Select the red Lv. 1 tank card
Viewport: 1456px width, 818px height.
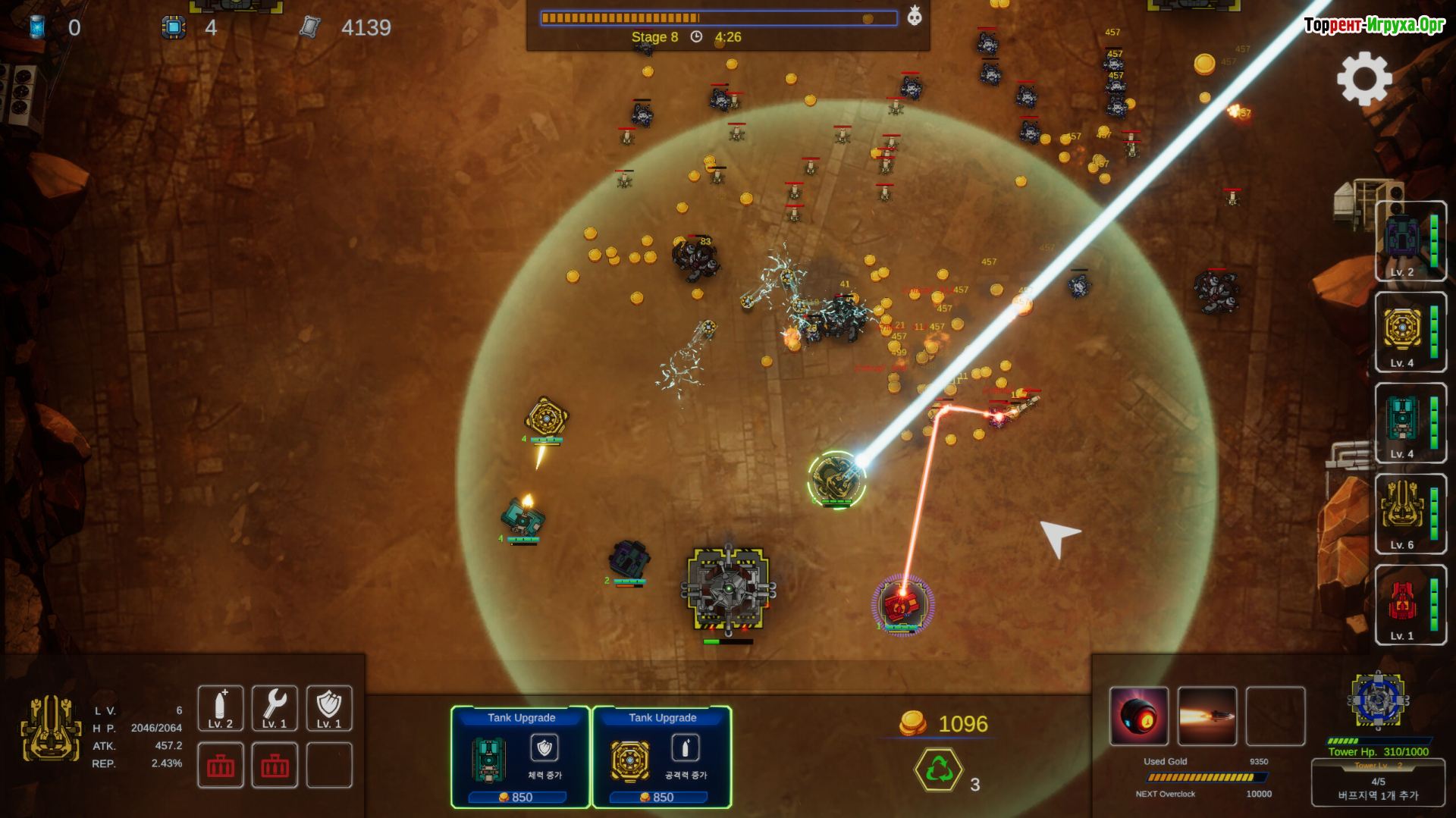point(1410,605)
